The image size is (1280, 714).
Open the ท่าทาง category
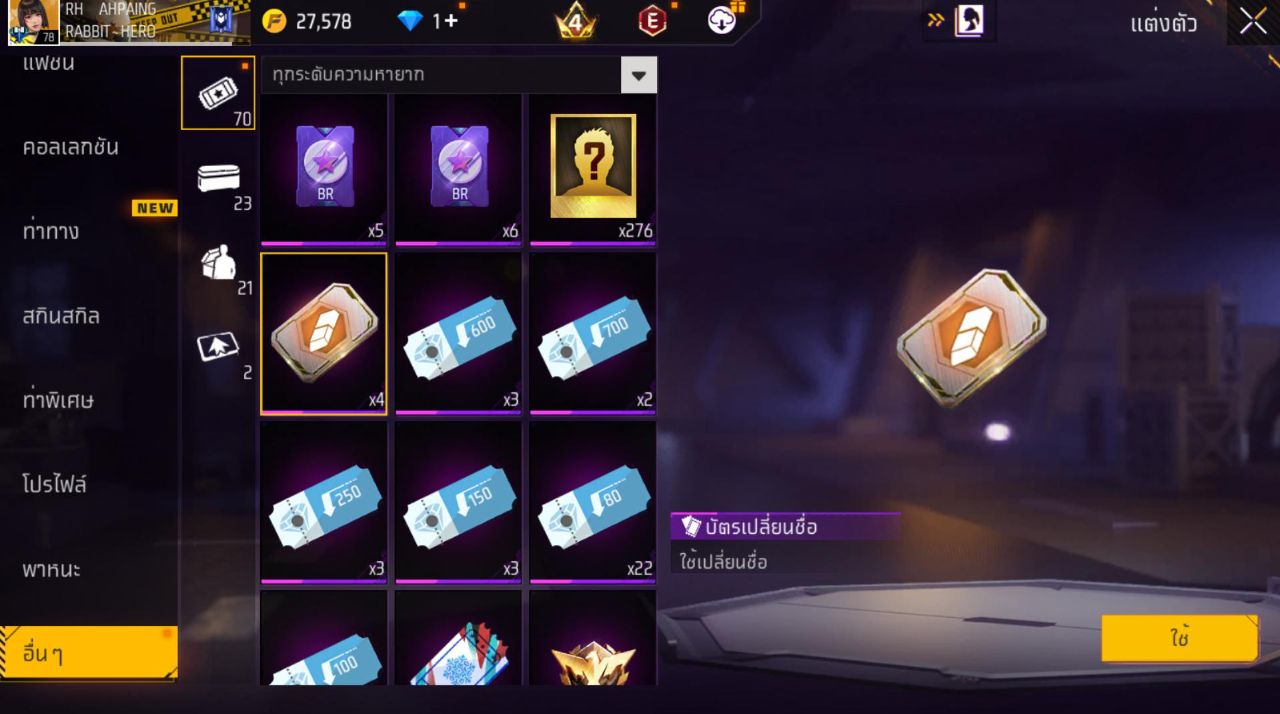pyautogui.click(x=51, y=231)
